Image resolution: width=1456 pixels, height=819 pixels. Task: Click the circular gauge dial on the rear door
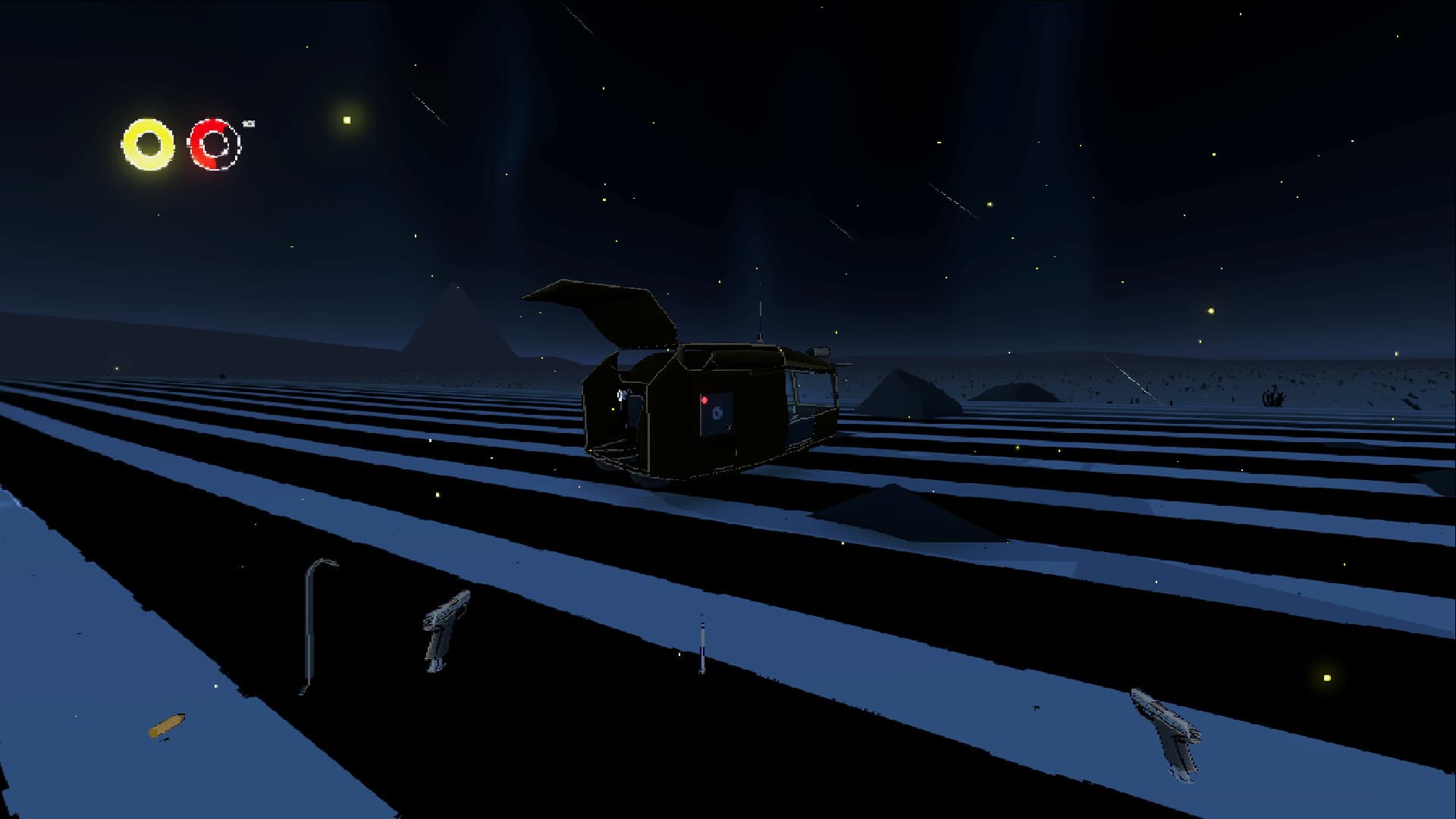point(717,412)
